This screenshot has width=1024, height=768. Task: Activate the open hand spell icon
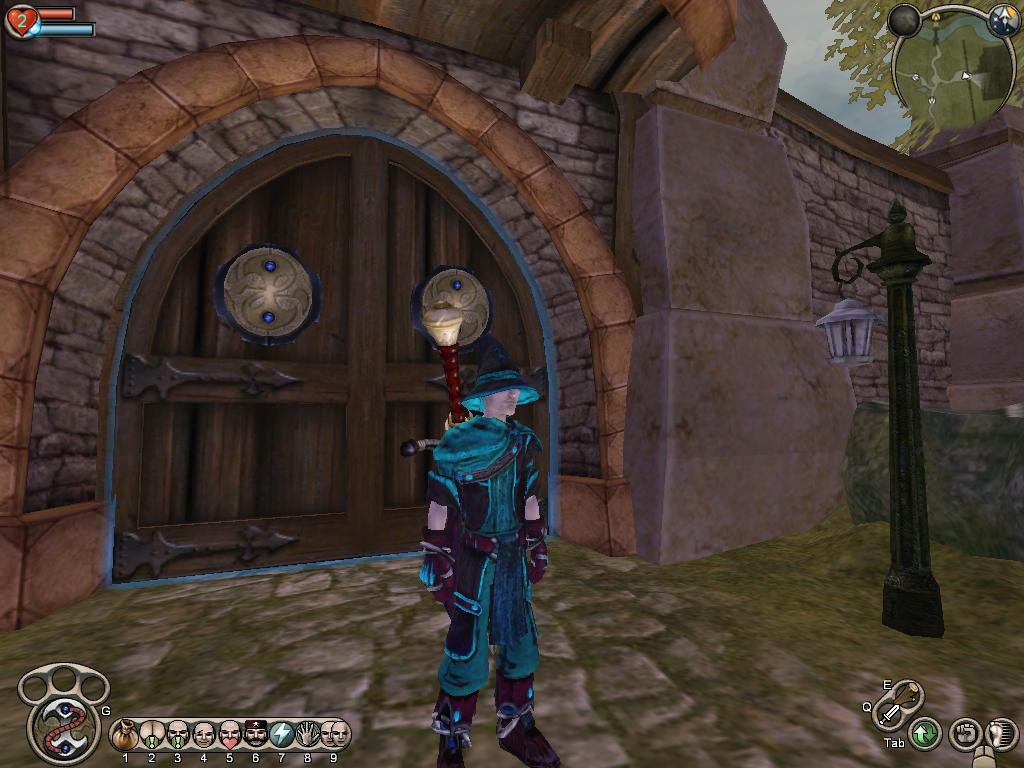point(308,735)
